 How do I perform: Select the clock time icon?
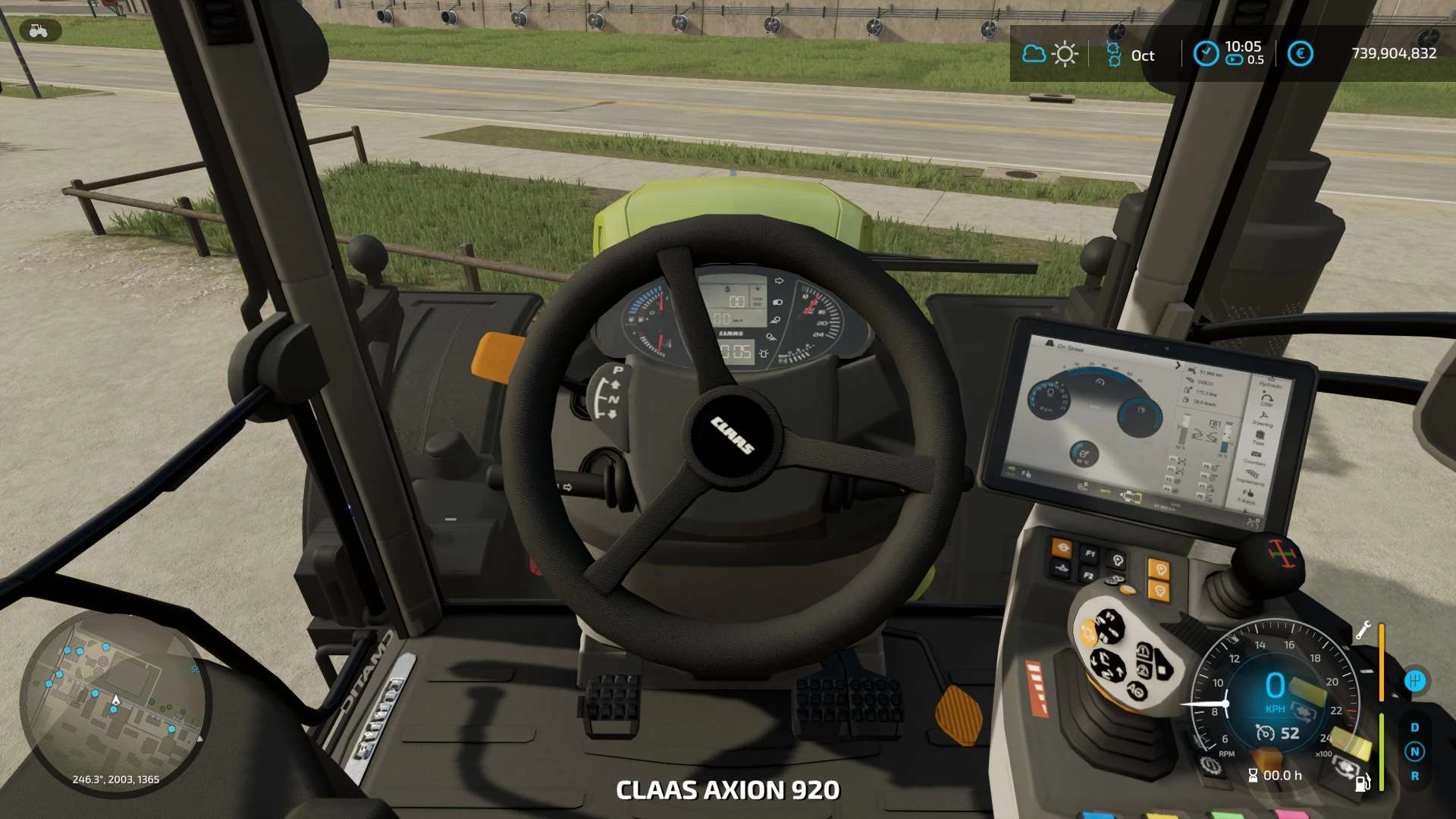[x=1206, y=54]
